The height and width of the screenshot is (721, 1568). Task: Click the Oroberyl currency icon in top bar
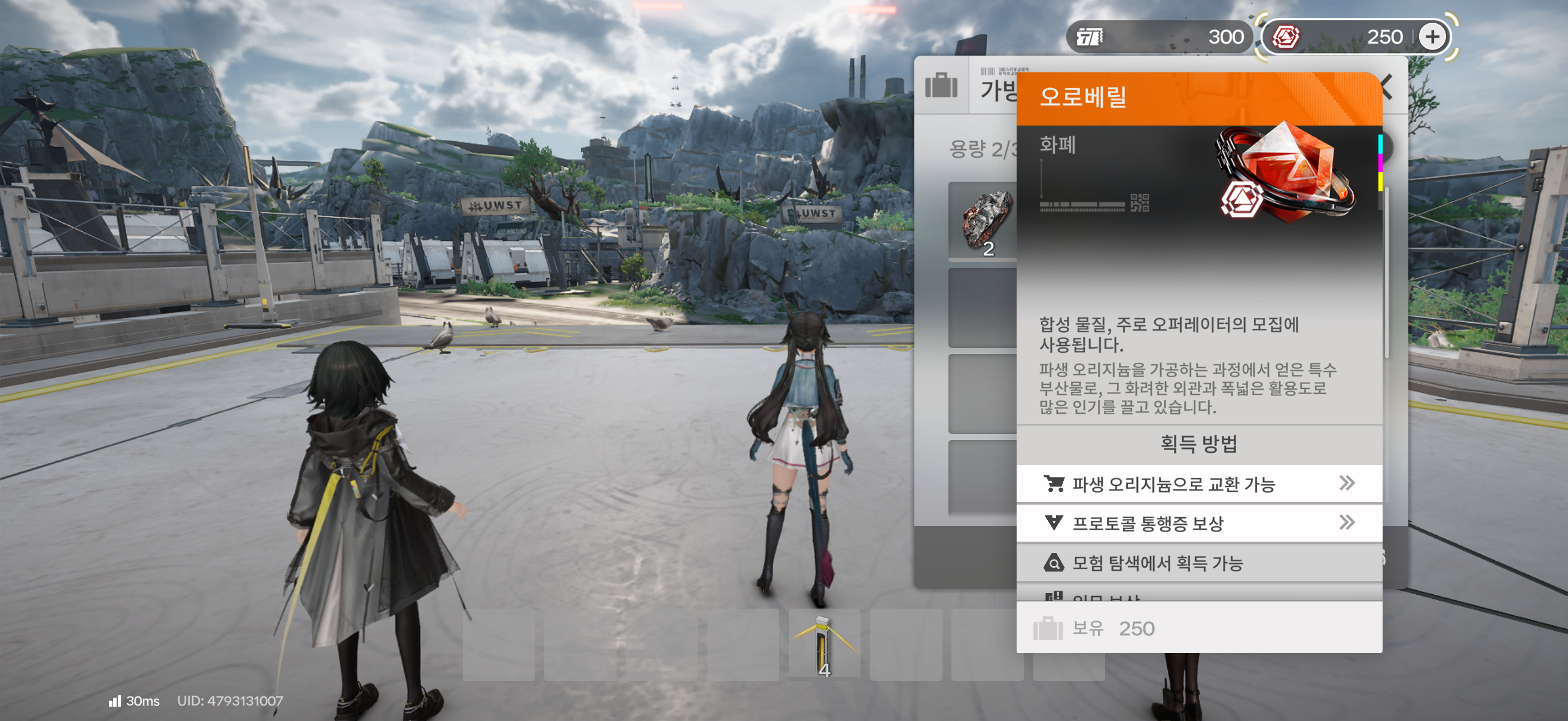1286,37
